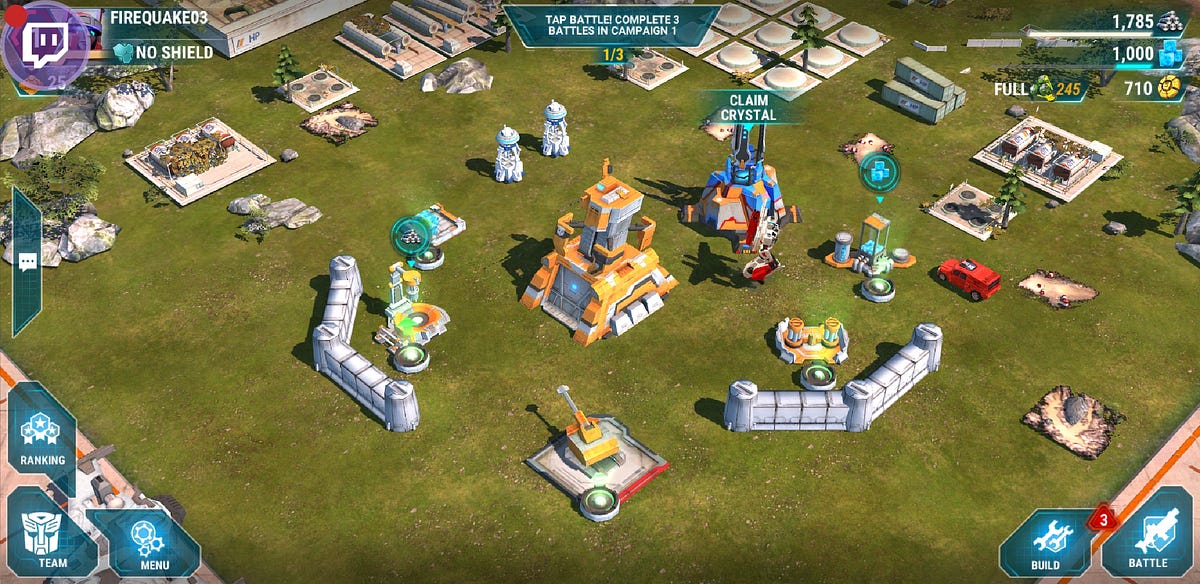Collect the blue cube resource bubble
Screen dimensions: 1200x584
pyautogui.click(x=879, y=172)
